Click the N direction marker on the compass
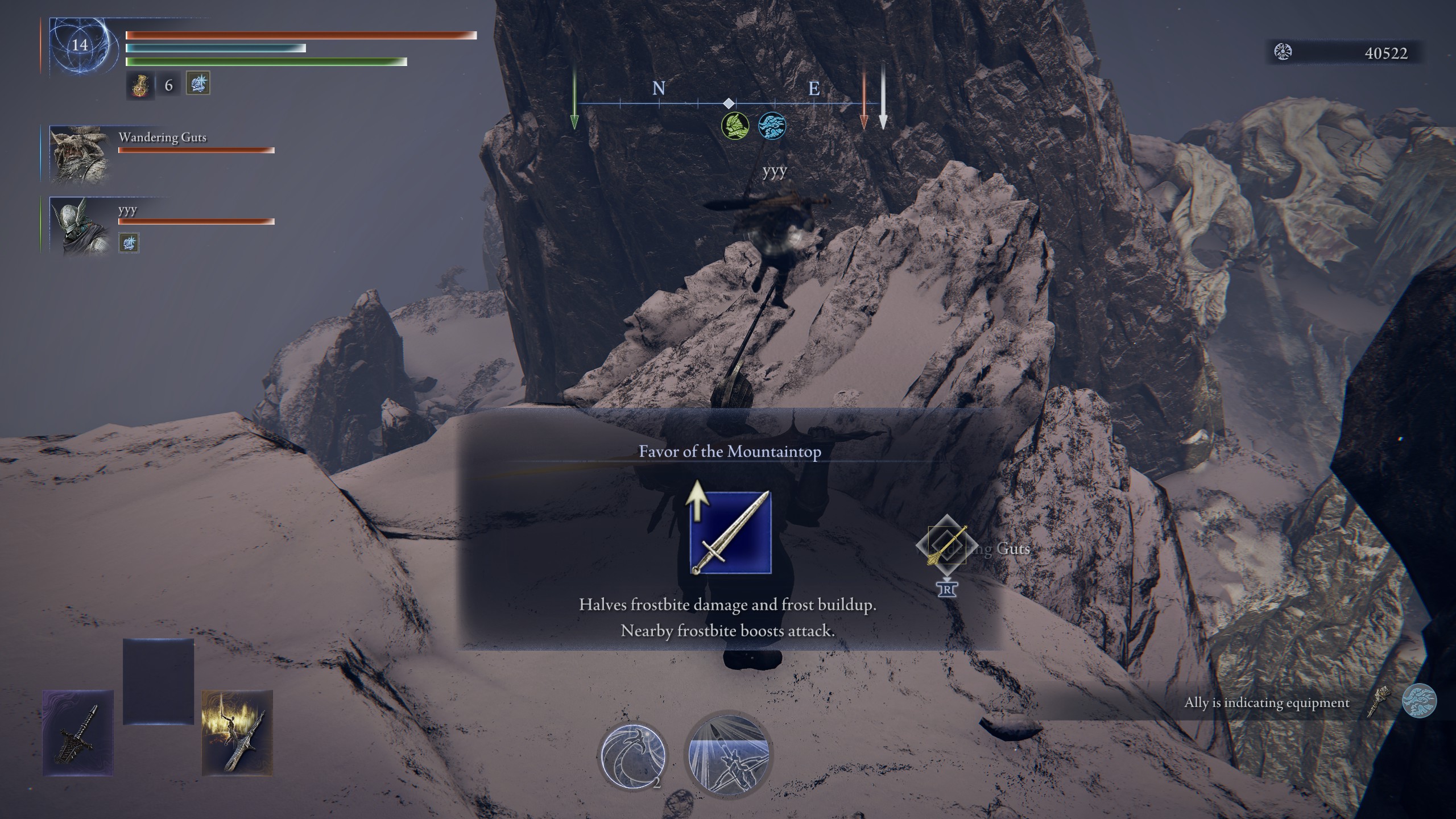The height and width of the screenshot is (819, 1456). tap(658, 89)
